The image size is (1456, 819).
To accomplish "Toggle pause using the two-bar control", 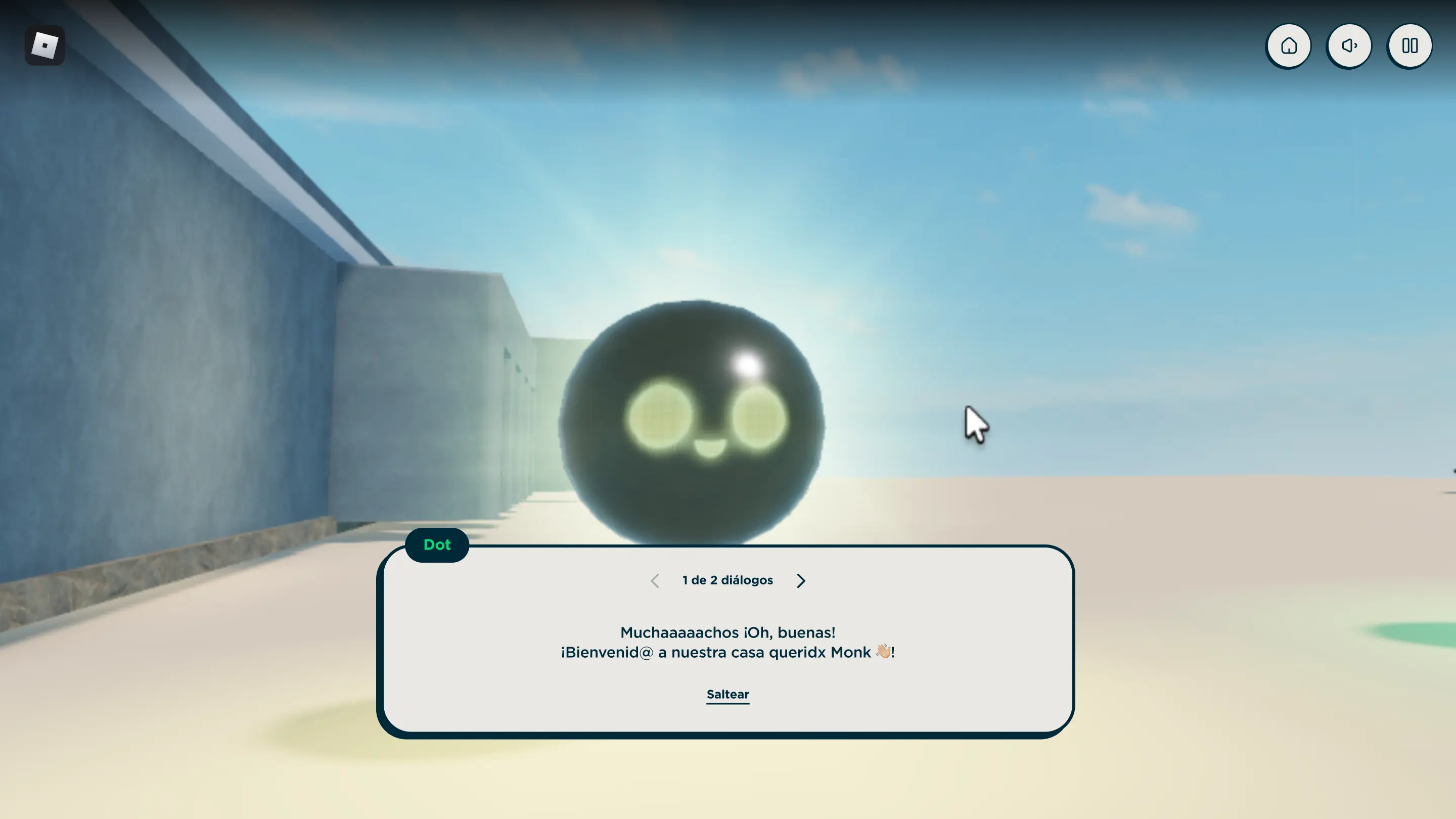I will [1409, 46].
